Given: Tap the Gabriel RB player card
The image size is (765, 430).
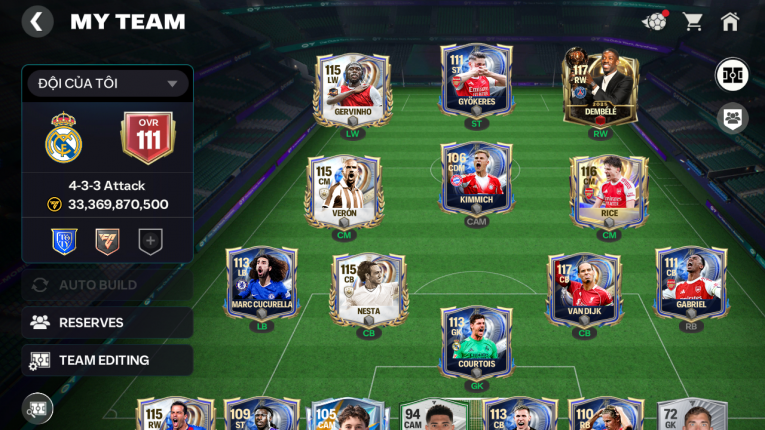Looking at the screenshot, I should coord(690,283).
